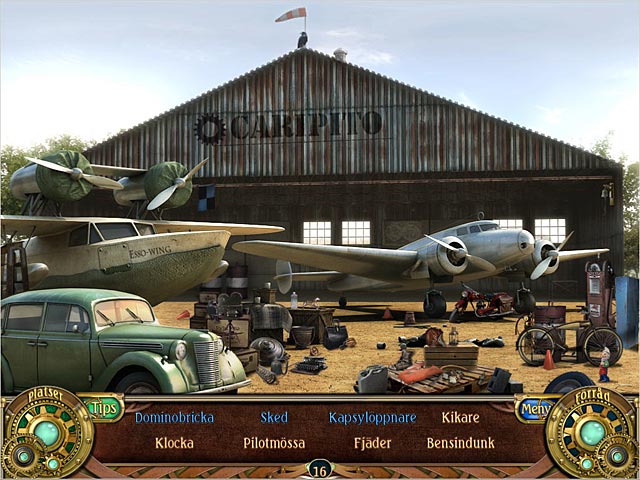Screen dimensions: 640x480
Task: Open the Förråd inventory dial
Action: tap(593, 434)
